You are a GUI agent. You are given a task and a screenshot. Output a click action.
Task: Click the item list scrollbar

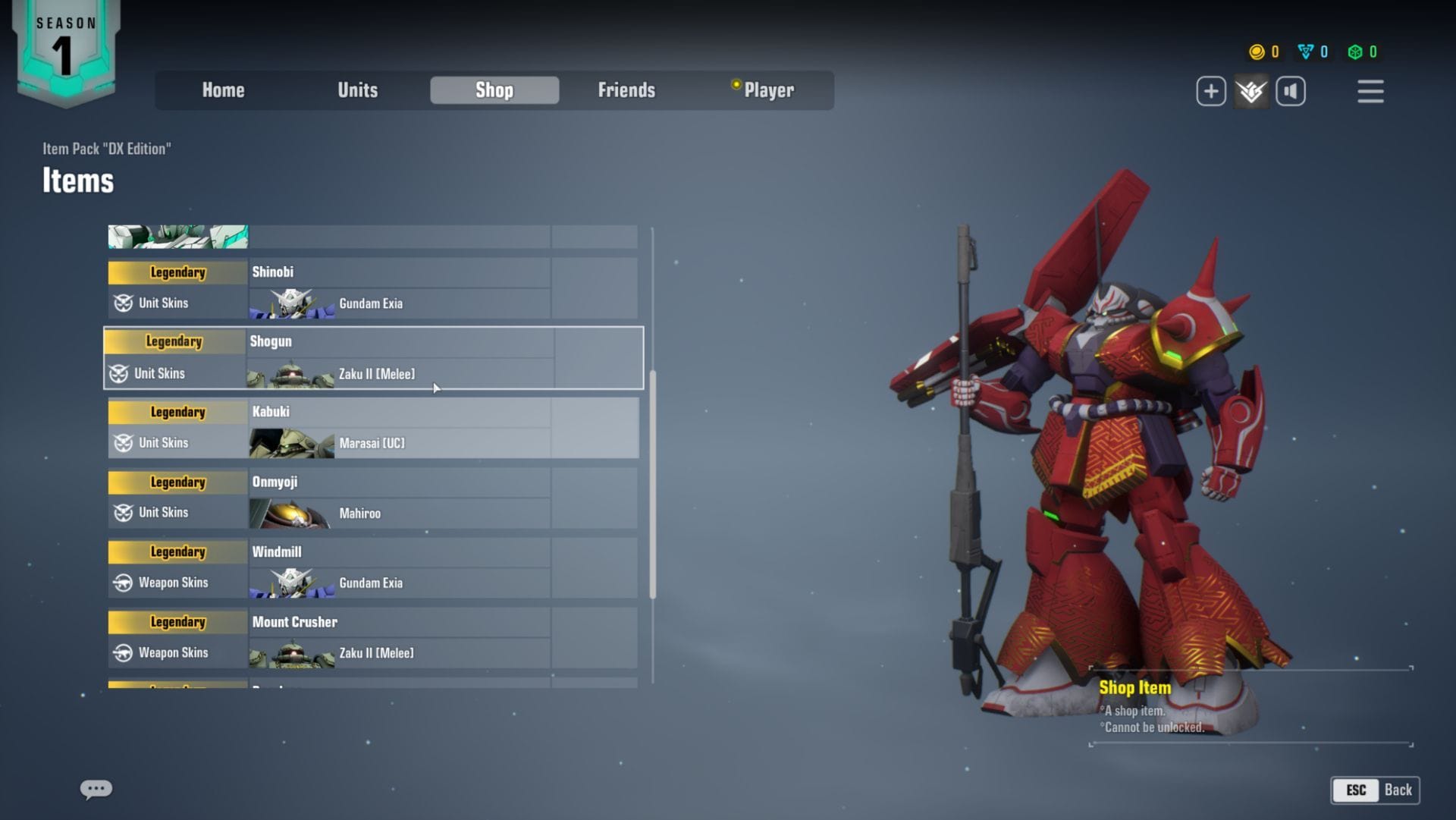coord(653,485)
